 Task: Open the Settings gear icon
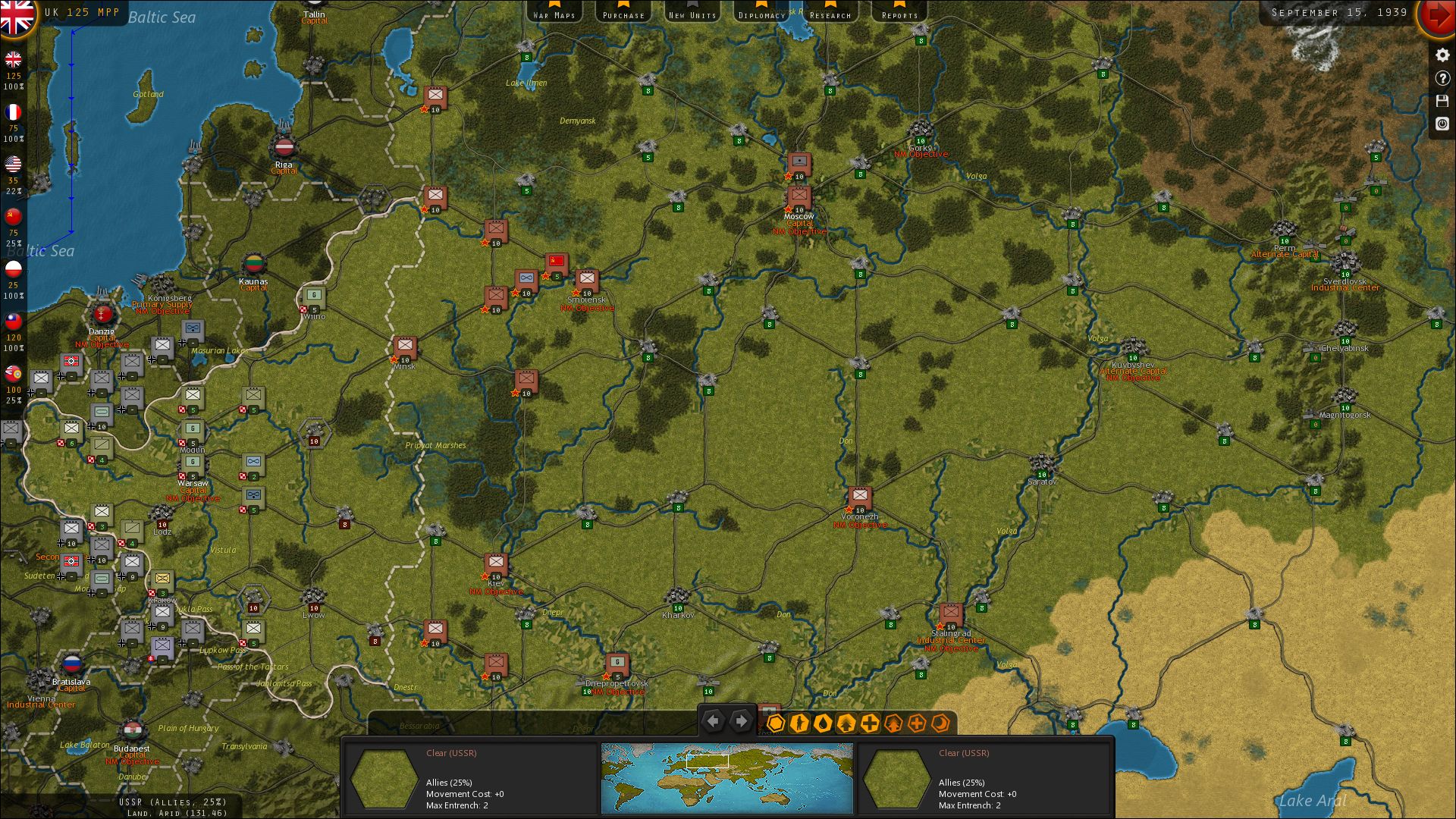pyautogui.click(x=1442, y=55)
